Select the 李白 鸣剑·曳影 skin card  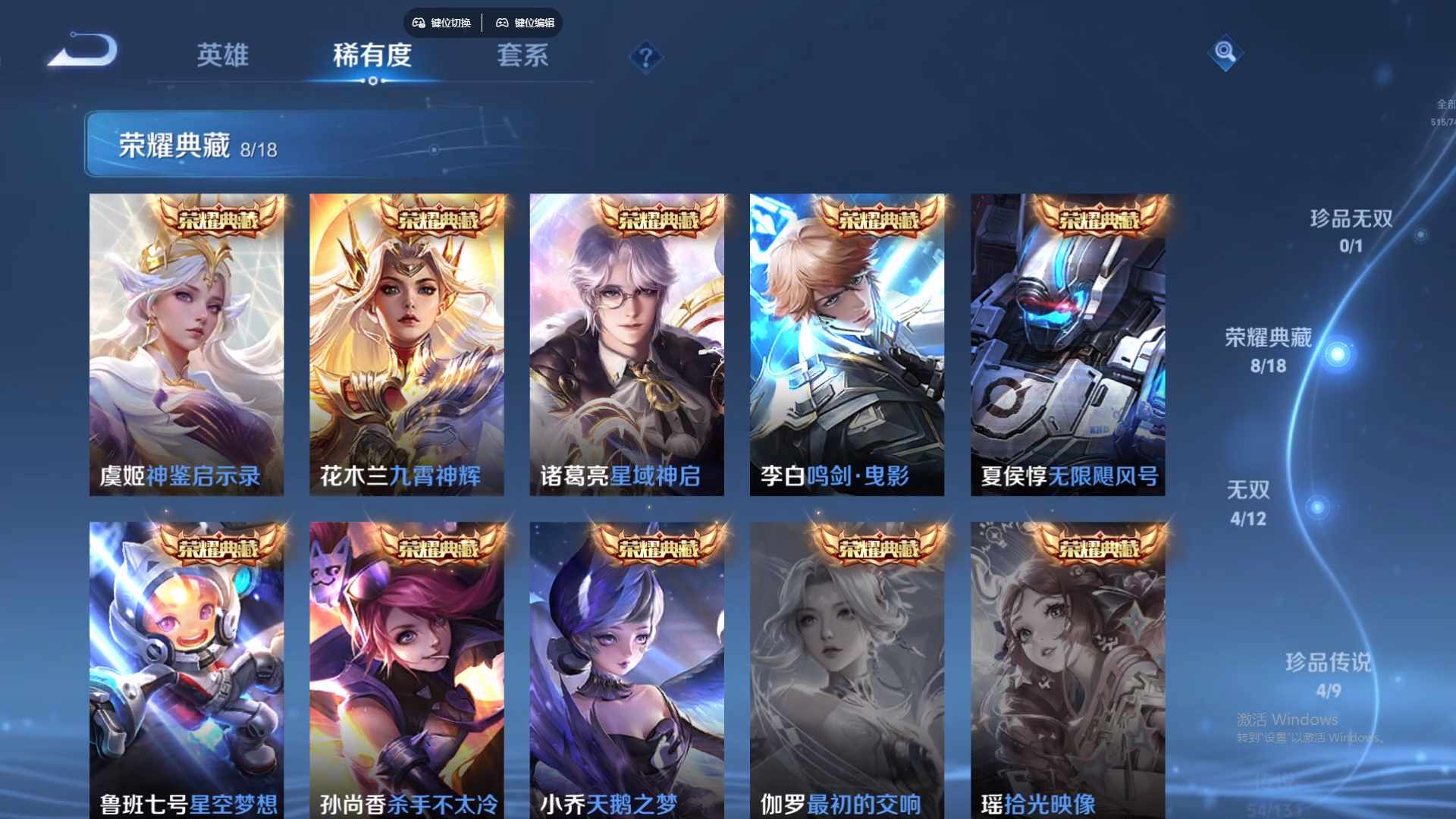tap(847, 345)
